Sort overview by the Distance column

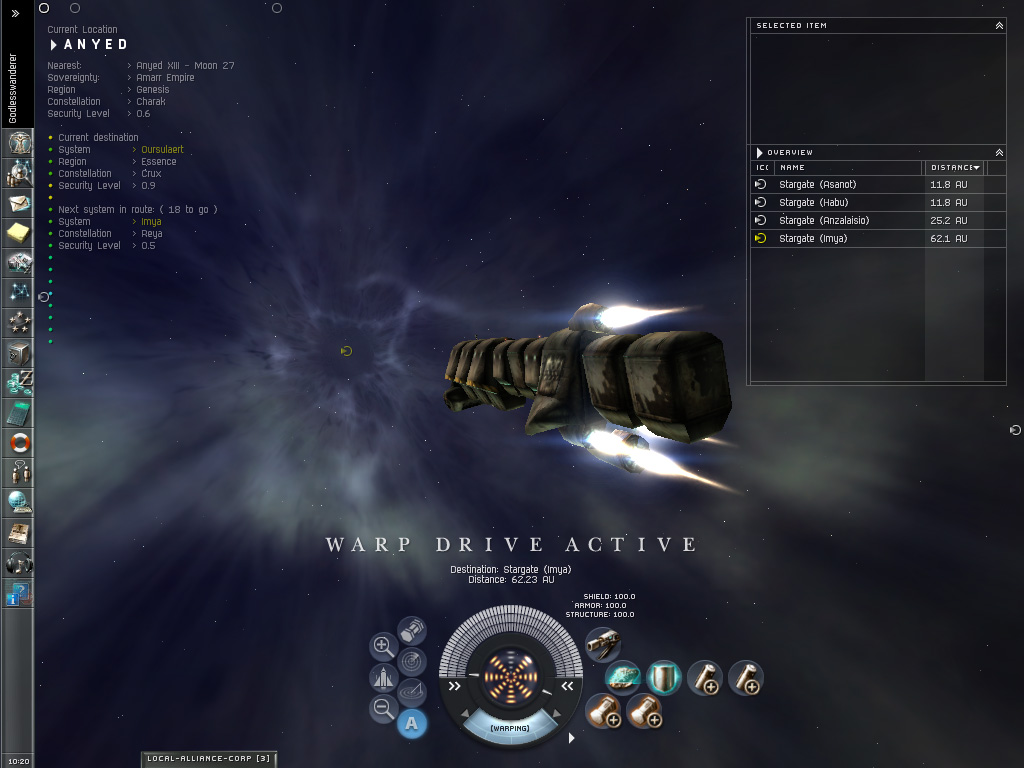pos(954,168)
